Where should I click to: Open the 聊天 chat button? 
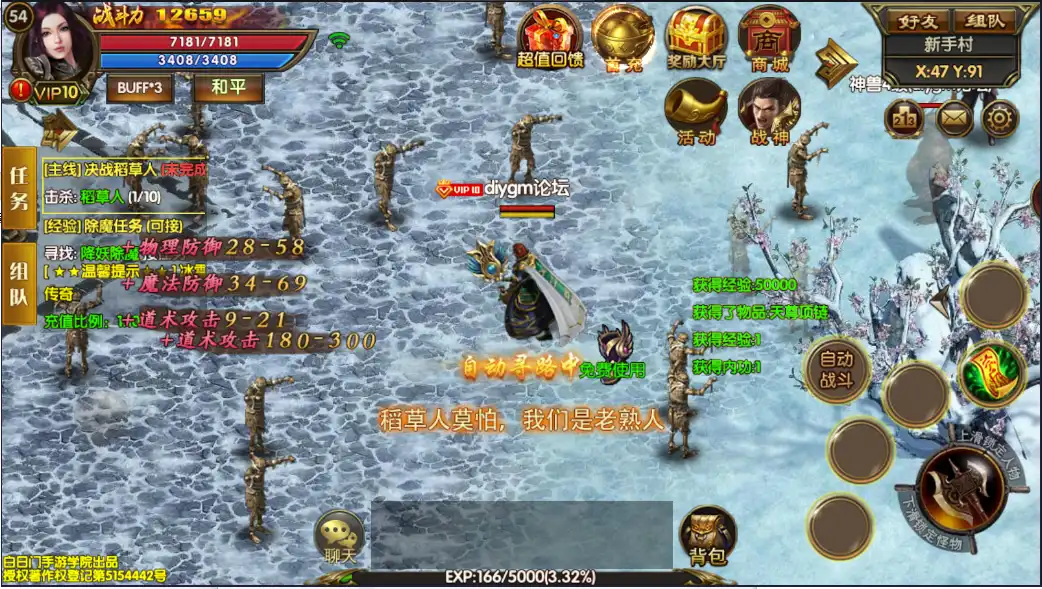[x=342, y=536]
